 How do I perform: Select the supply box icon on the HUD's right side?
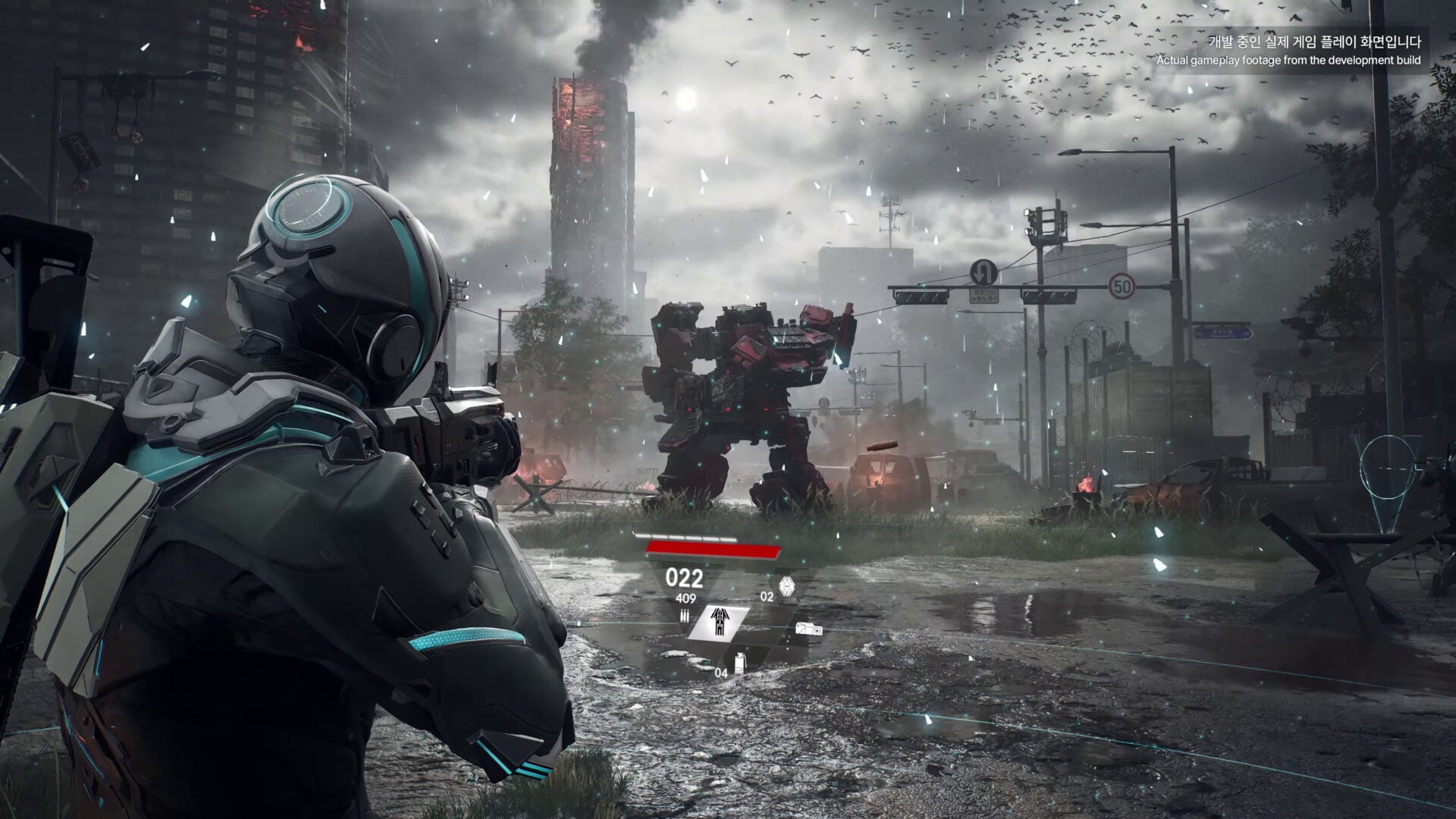[810, 629]
